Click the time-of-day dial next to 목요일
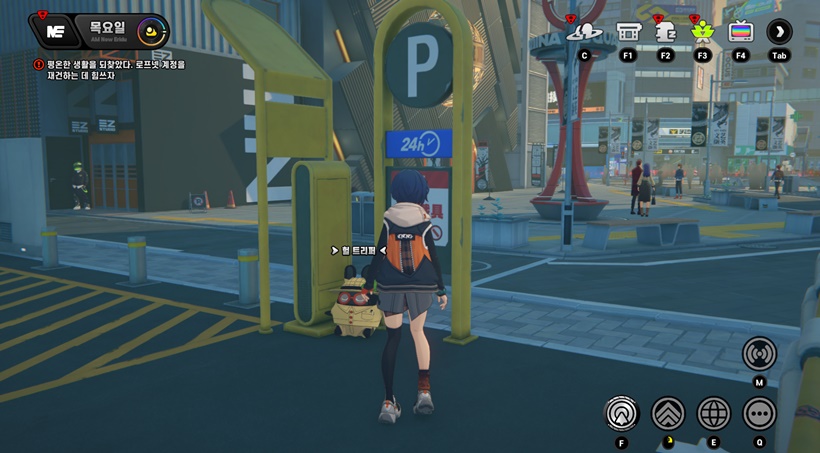 point(151,31)
